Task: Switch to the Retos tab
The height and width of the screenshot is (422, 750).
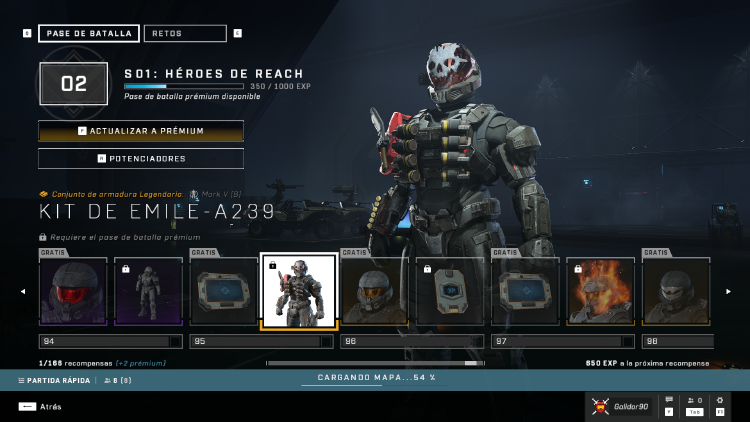Action: (185, 33)
